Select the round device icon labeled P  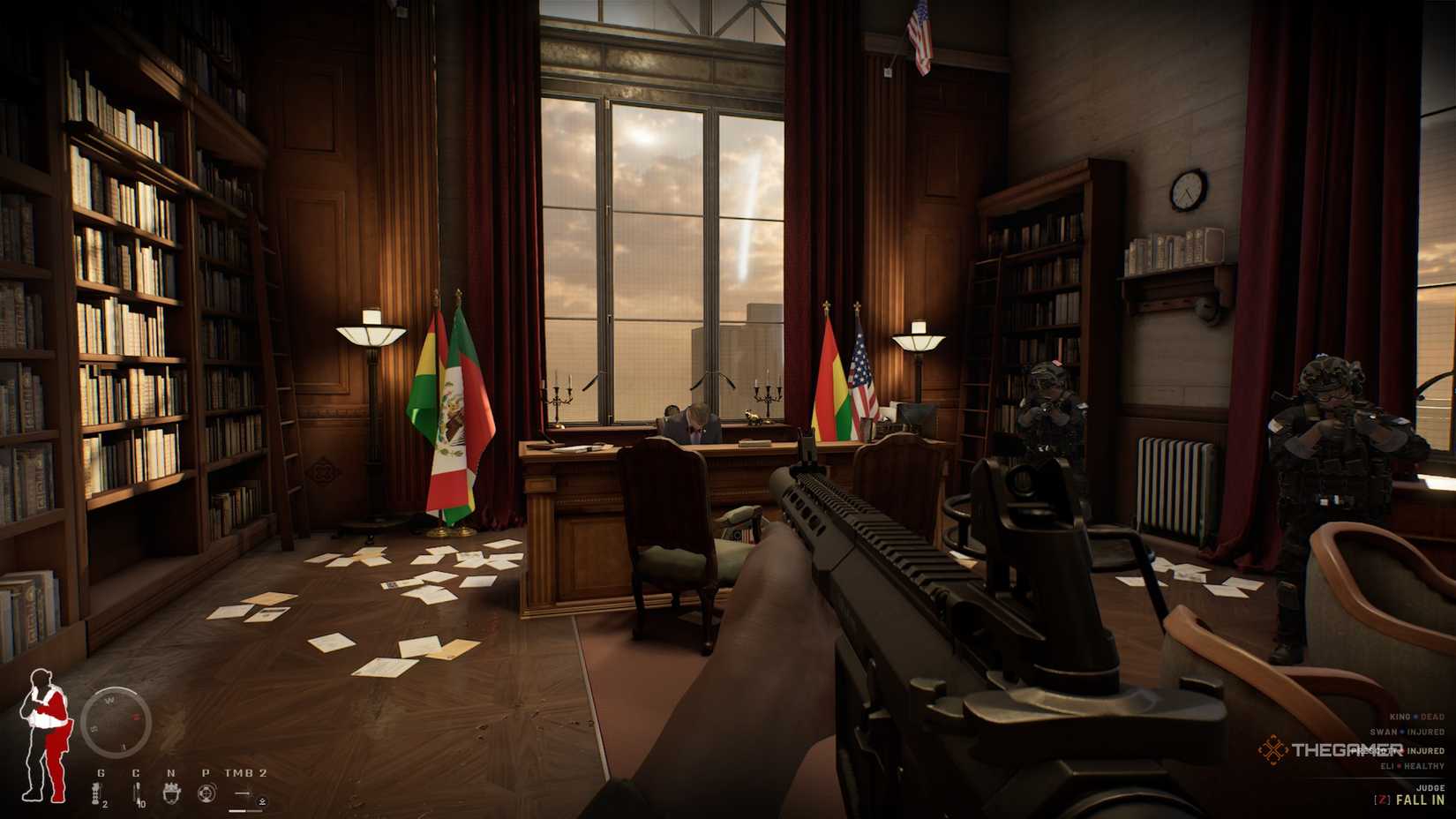pyautogui.click(x=206, y=792)
